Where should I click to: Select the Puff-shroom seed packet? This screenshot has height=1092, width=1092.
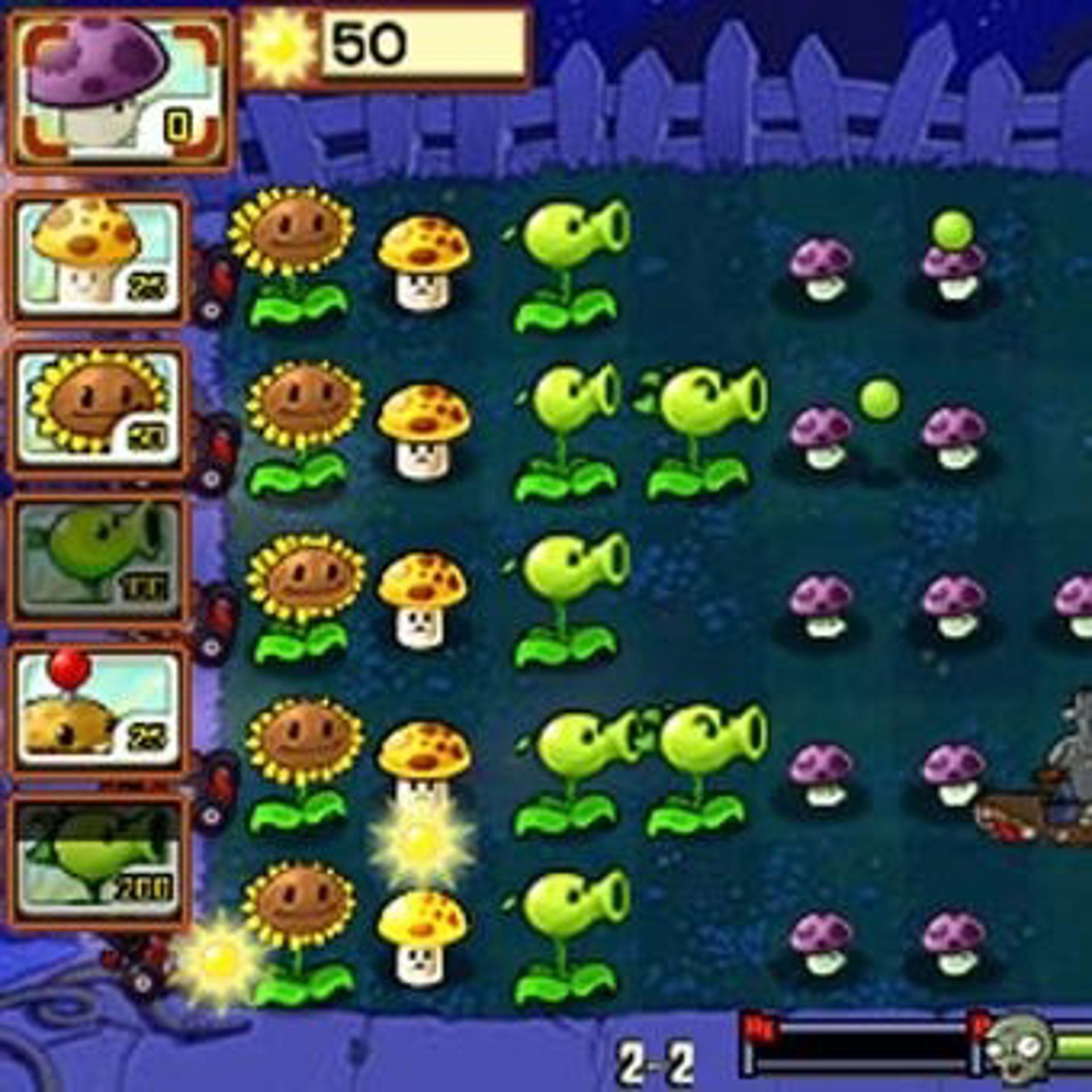(119, 91)
